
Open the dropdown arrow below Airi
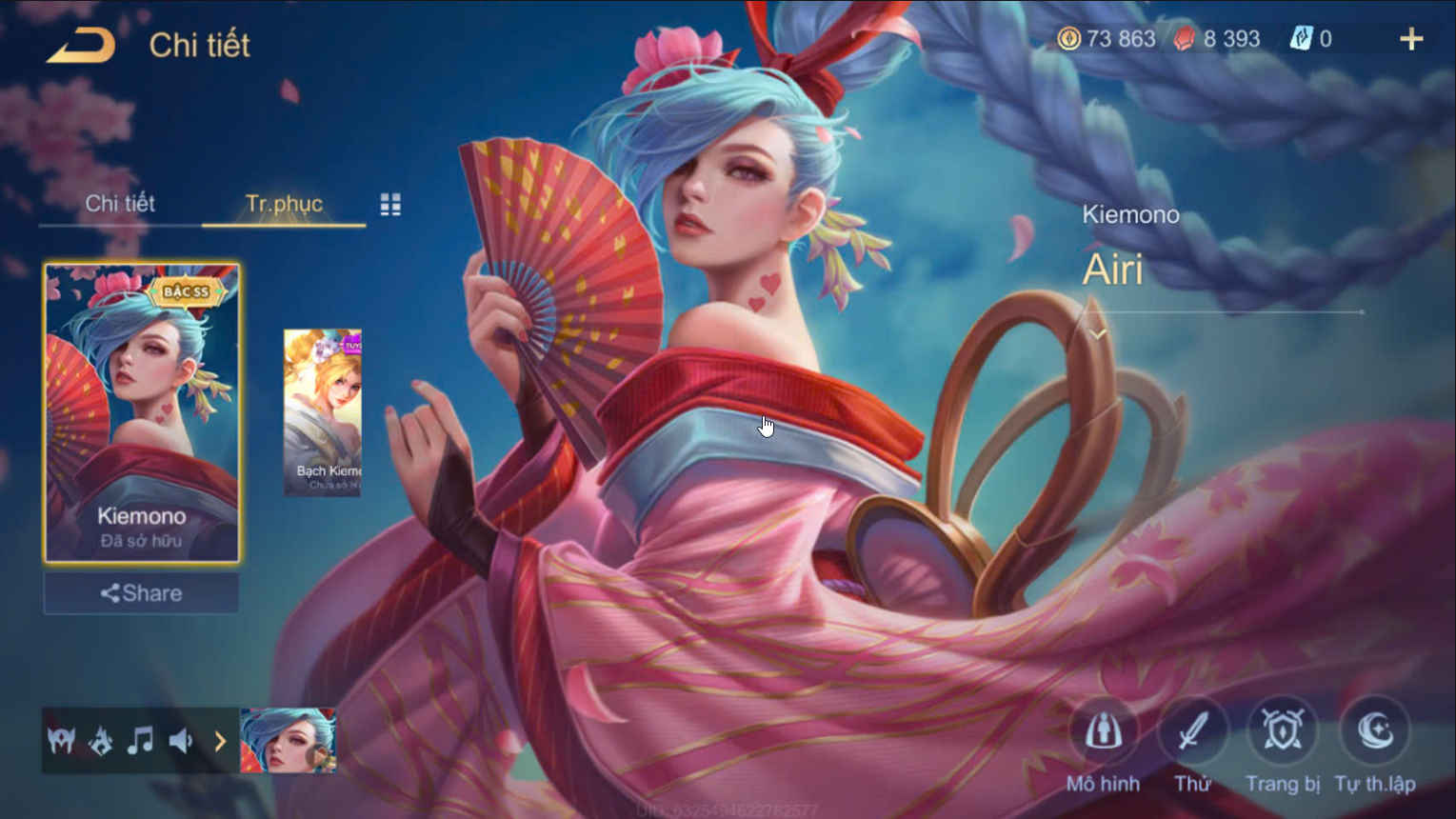click(1097, 333)
